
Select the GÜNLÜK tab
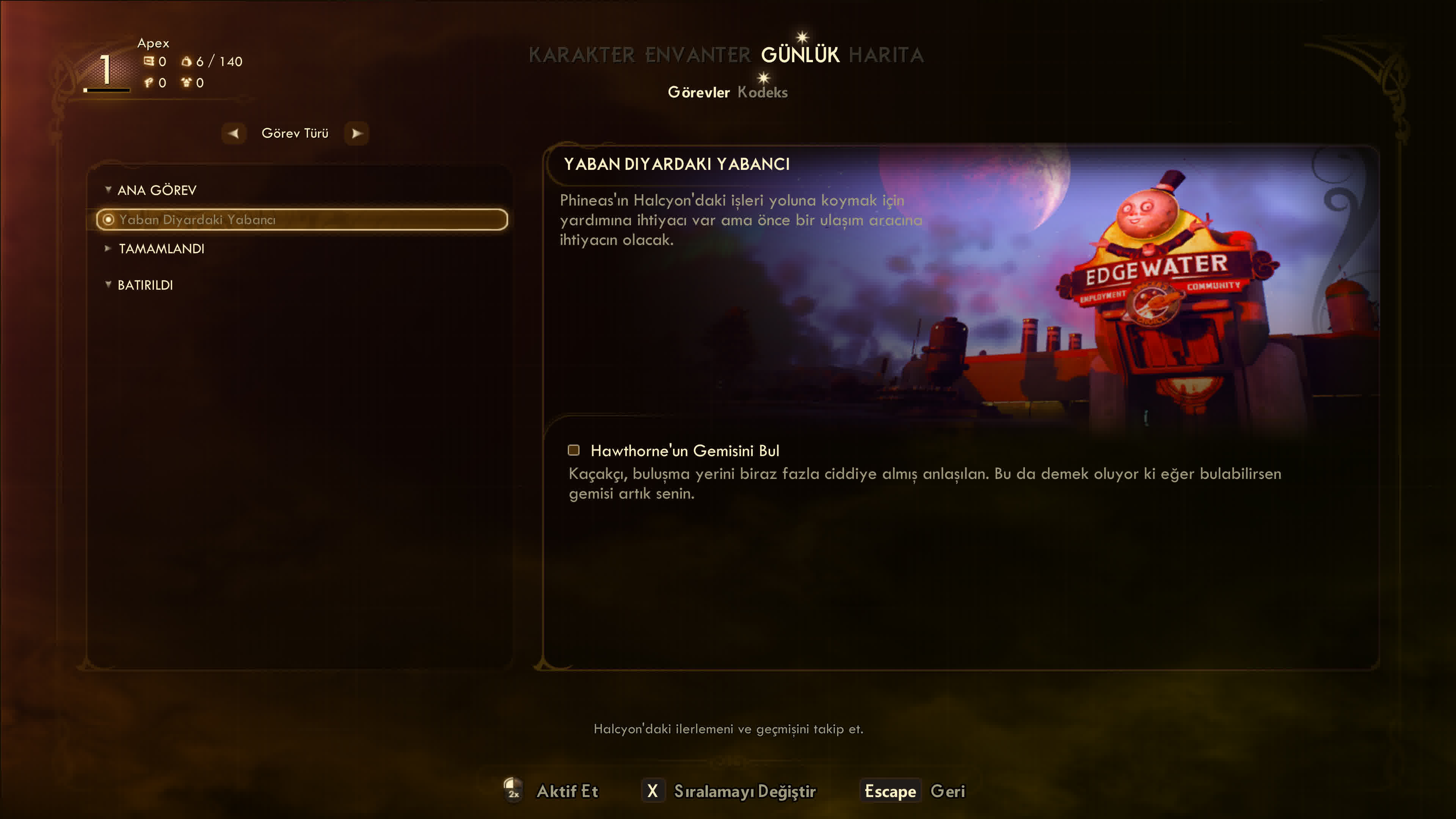click(x=800, y=55)
